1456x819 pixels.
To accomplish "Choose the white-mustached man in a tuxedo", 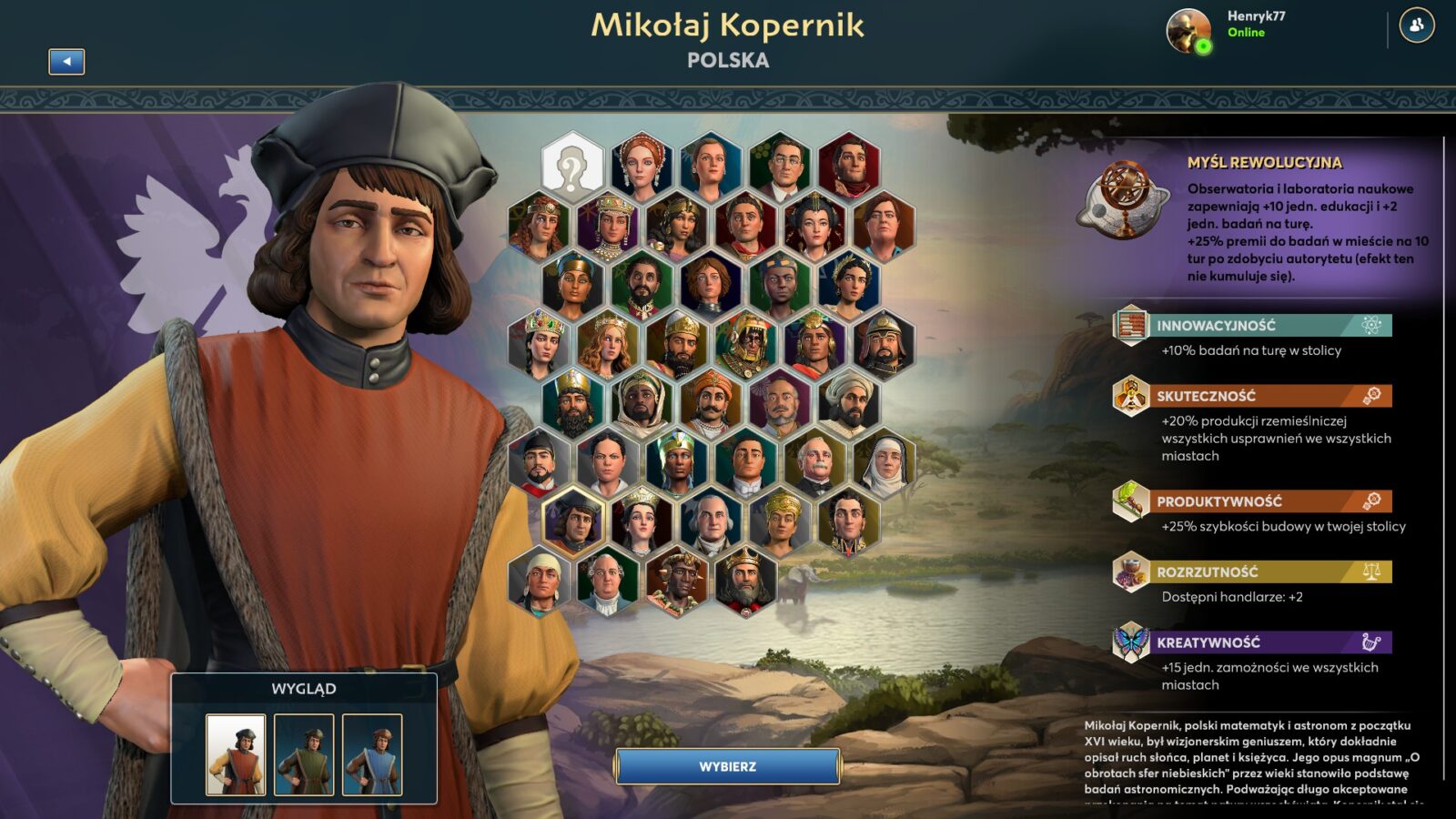I will tap(814, 462).
